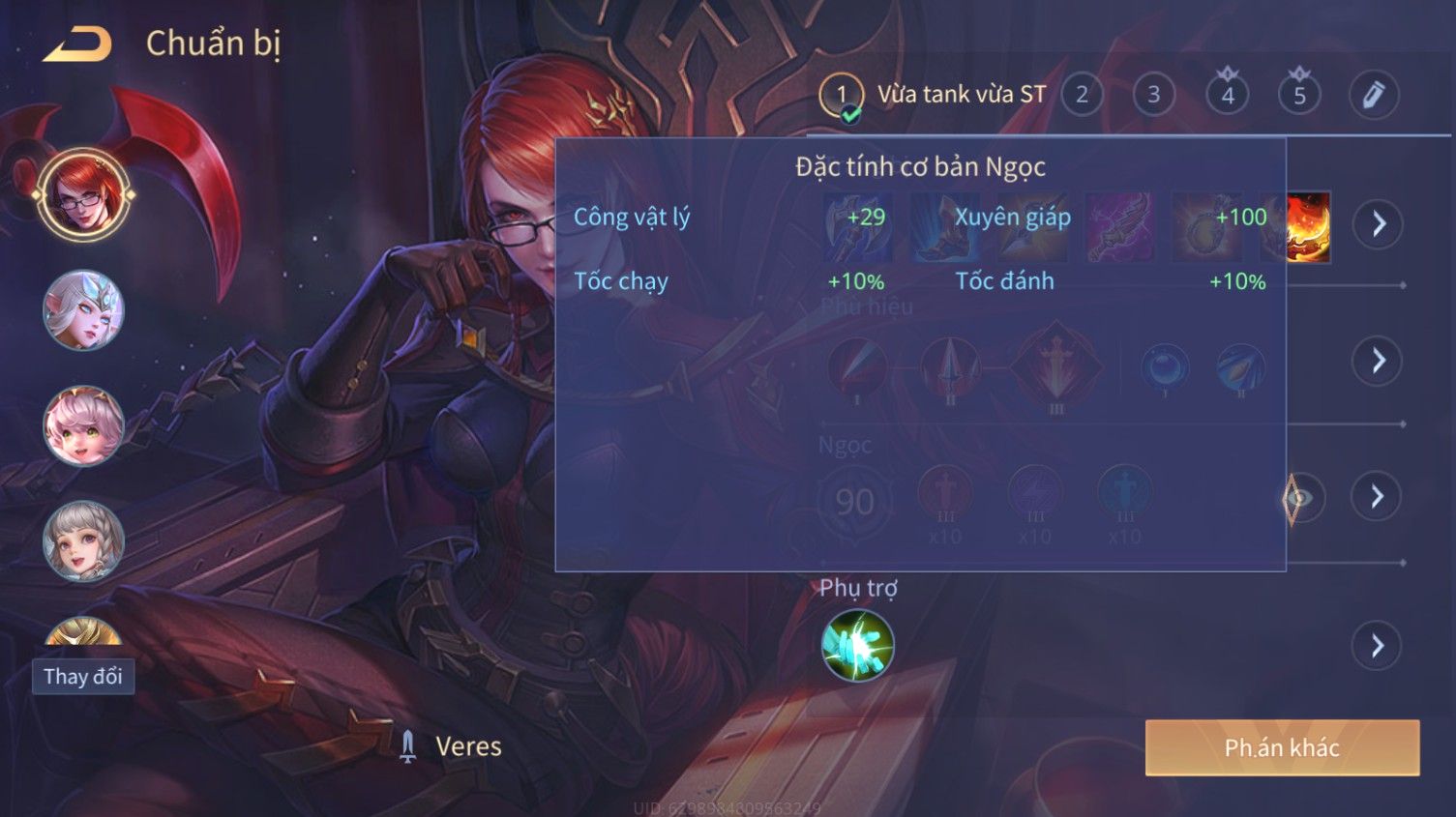Select the Phụ trợ support spell icon
Image resolution: width=1456 pixels, height=817 pixels.
pos(857,646)
